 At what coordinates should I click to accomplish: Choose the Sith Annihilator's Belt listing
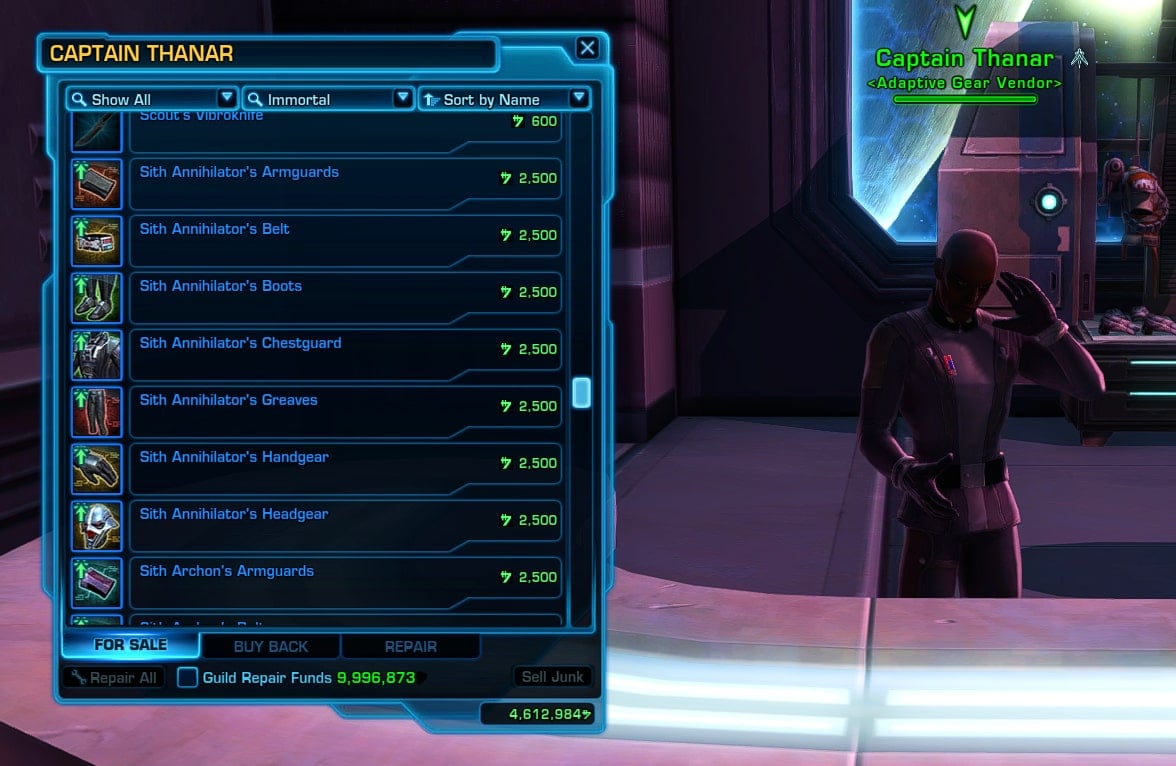(x=345, y=240)
